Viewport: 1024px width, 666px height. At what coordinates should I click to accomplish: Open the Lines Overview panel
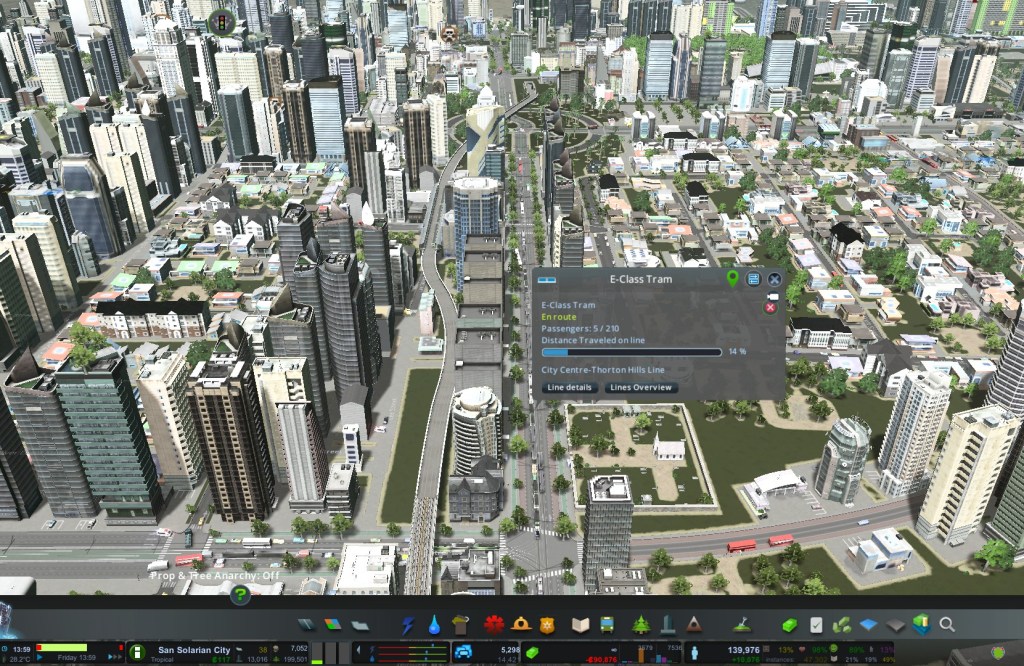(641, 387)
